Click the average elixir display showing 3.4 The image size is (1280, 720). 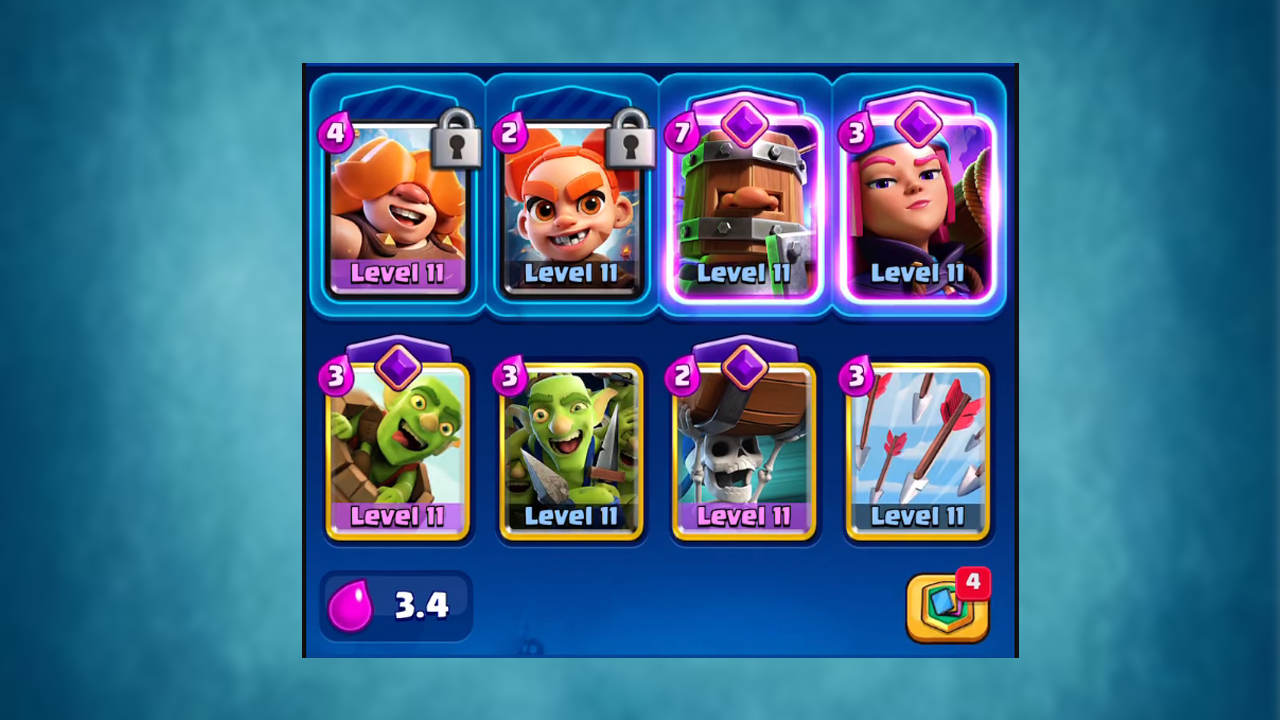pyautogui.click(x=396, y=605)
